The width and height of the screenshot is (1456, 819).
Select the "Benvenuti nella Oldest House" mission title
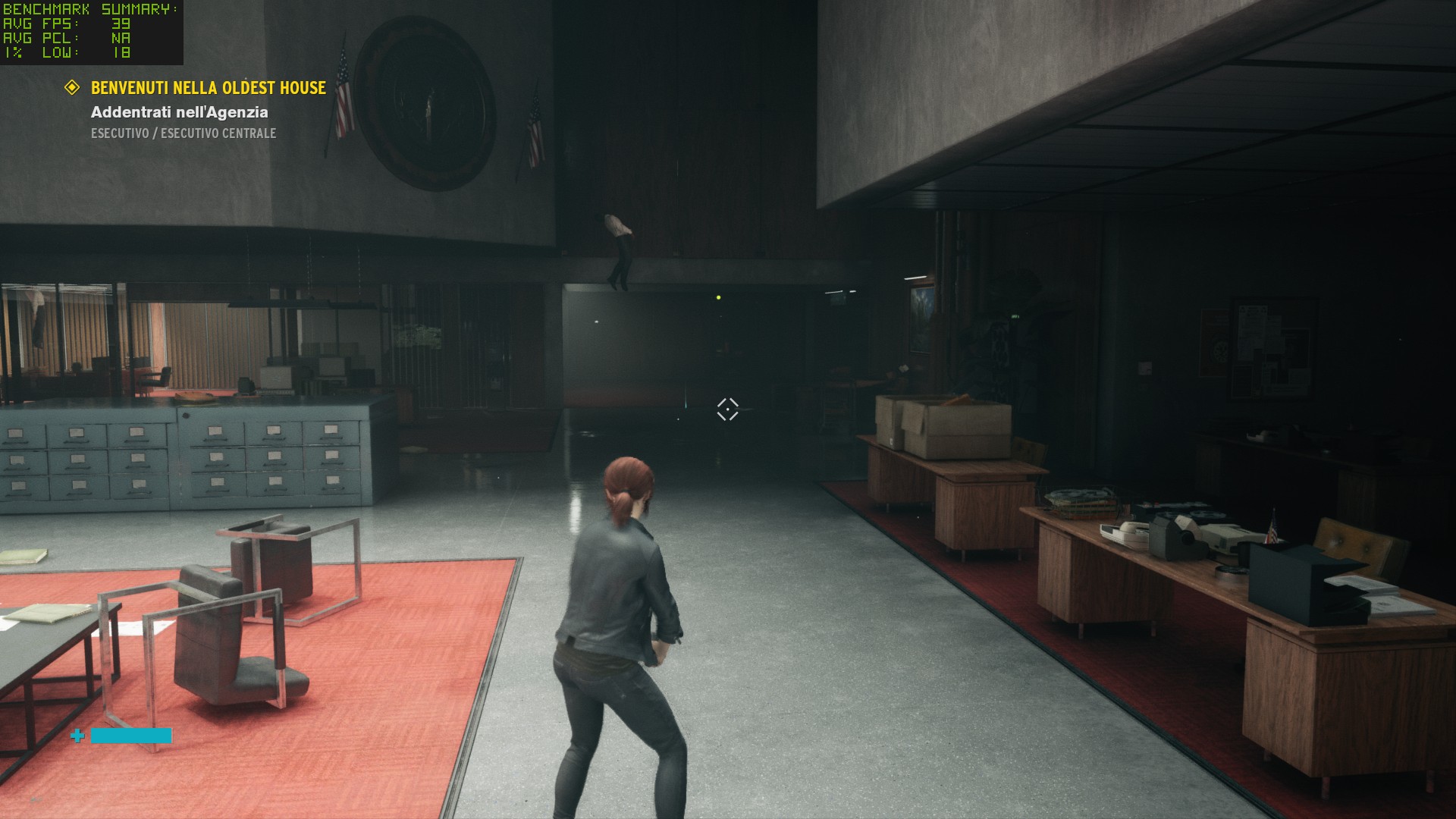coord(208,88)
